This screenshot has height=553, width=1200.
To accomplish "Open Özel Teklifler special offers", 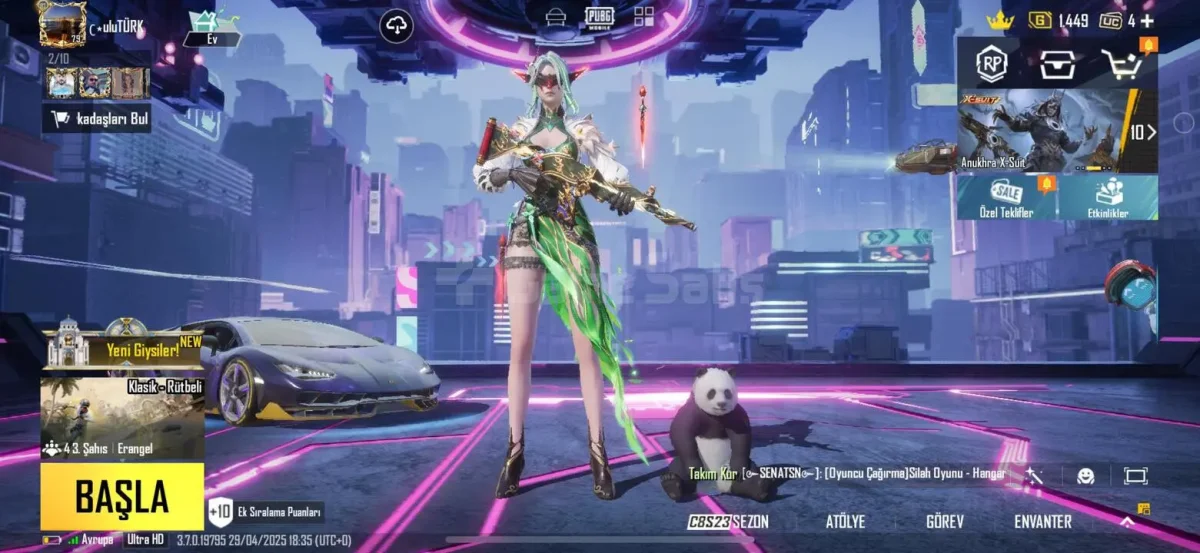I will [x=1007, y=198].
